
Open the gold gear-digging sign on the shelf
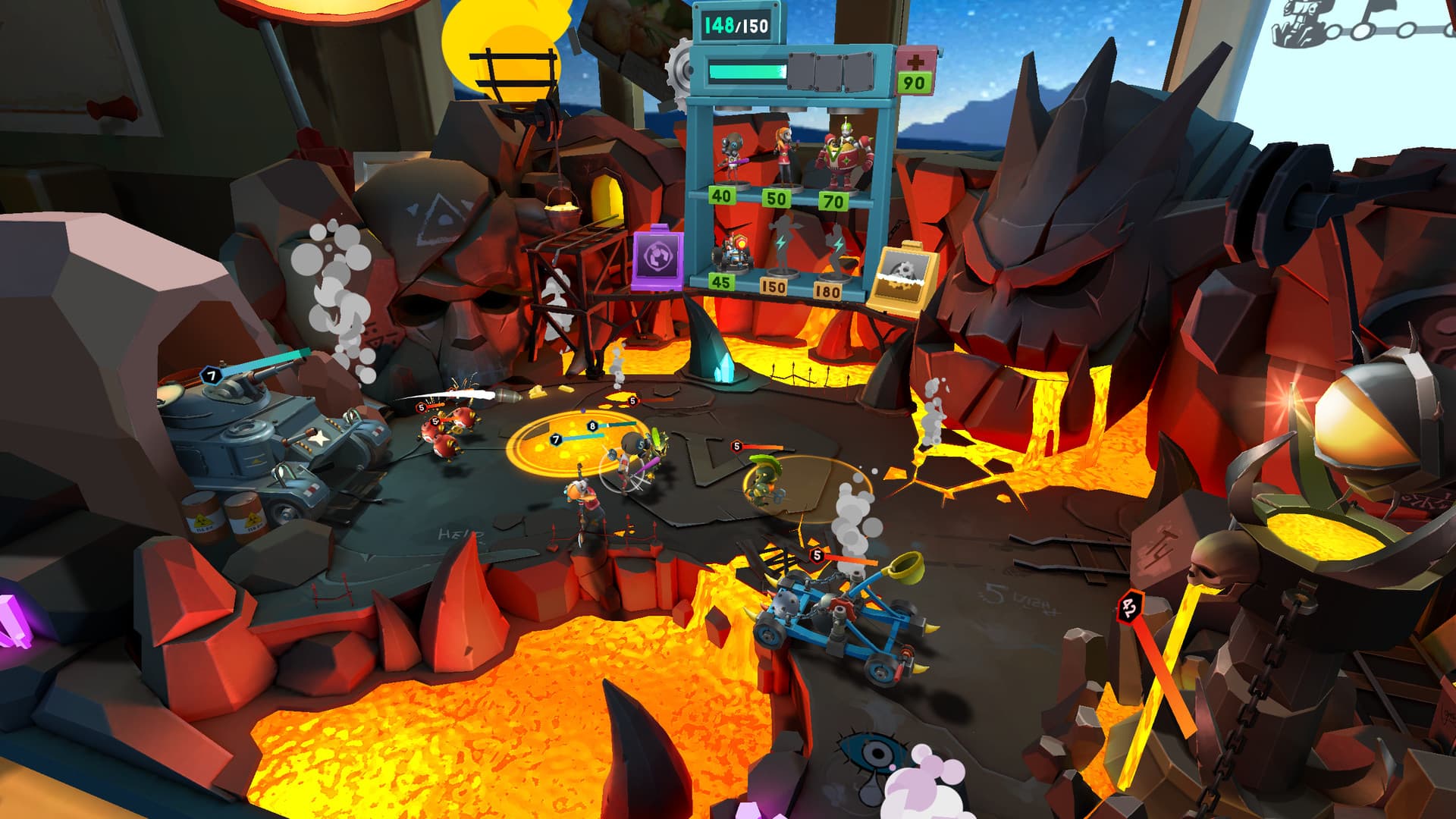pos(901,273)
